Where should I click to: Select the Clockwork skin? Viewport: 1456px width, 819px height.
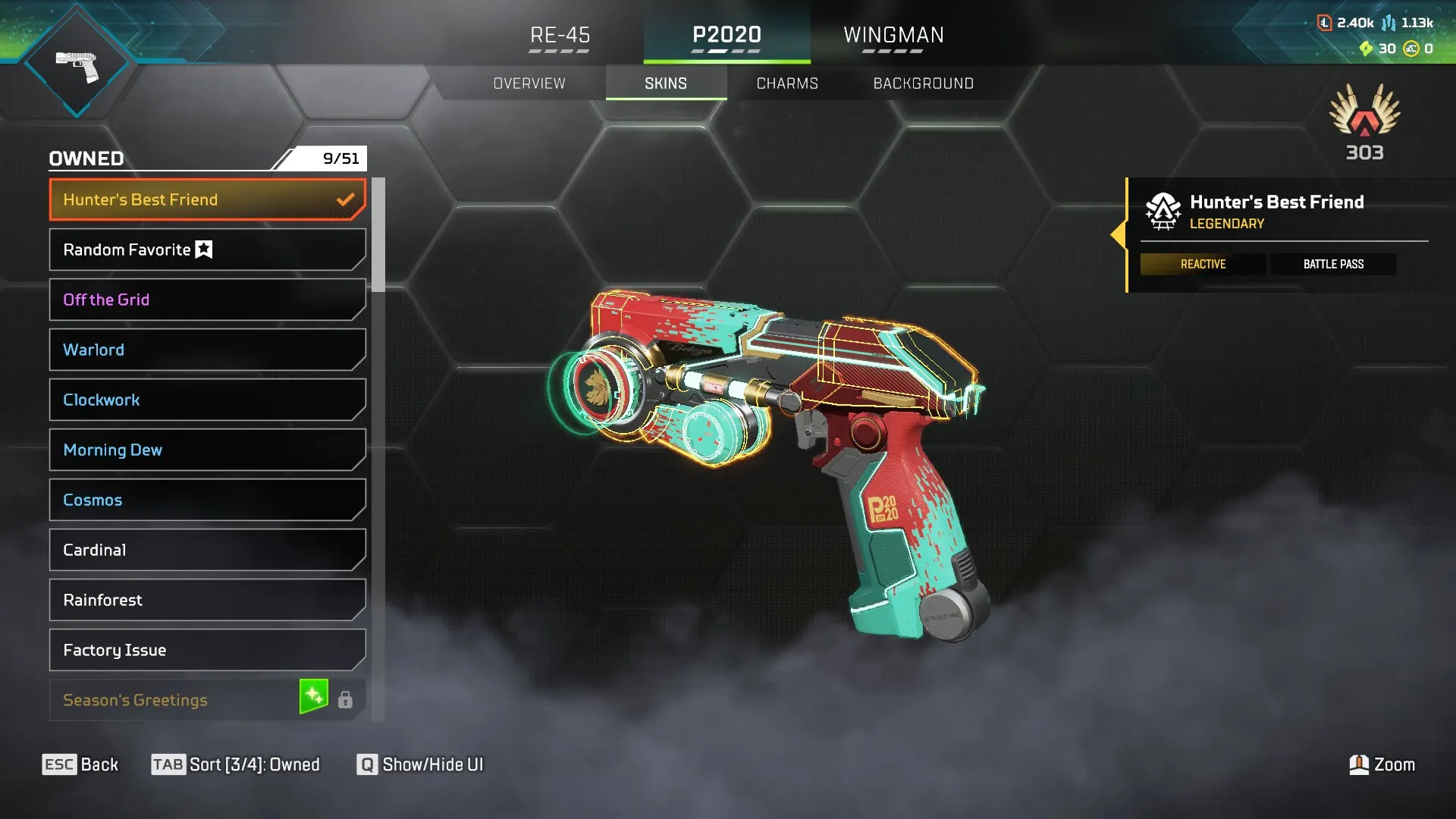tap(206, 400)
